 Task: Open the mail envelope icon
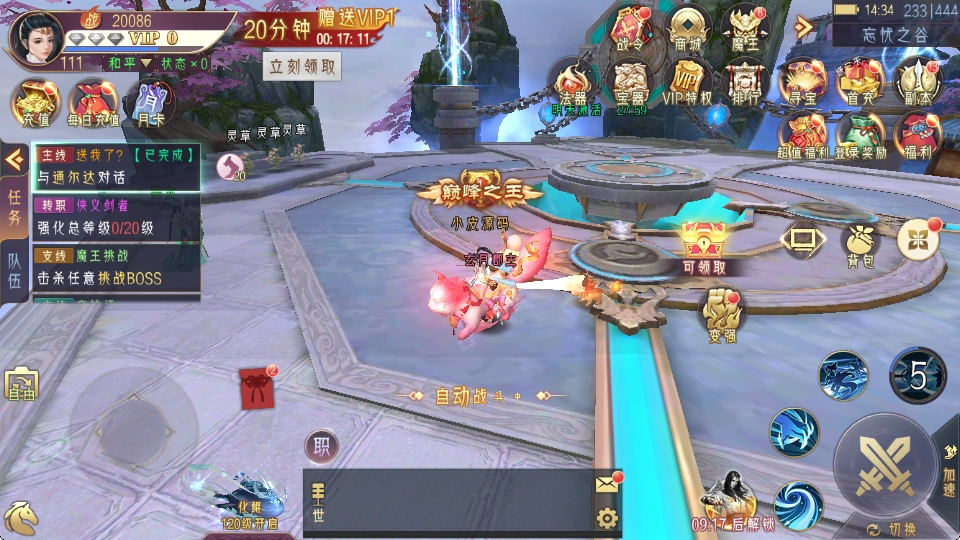[x=607, y=485]
